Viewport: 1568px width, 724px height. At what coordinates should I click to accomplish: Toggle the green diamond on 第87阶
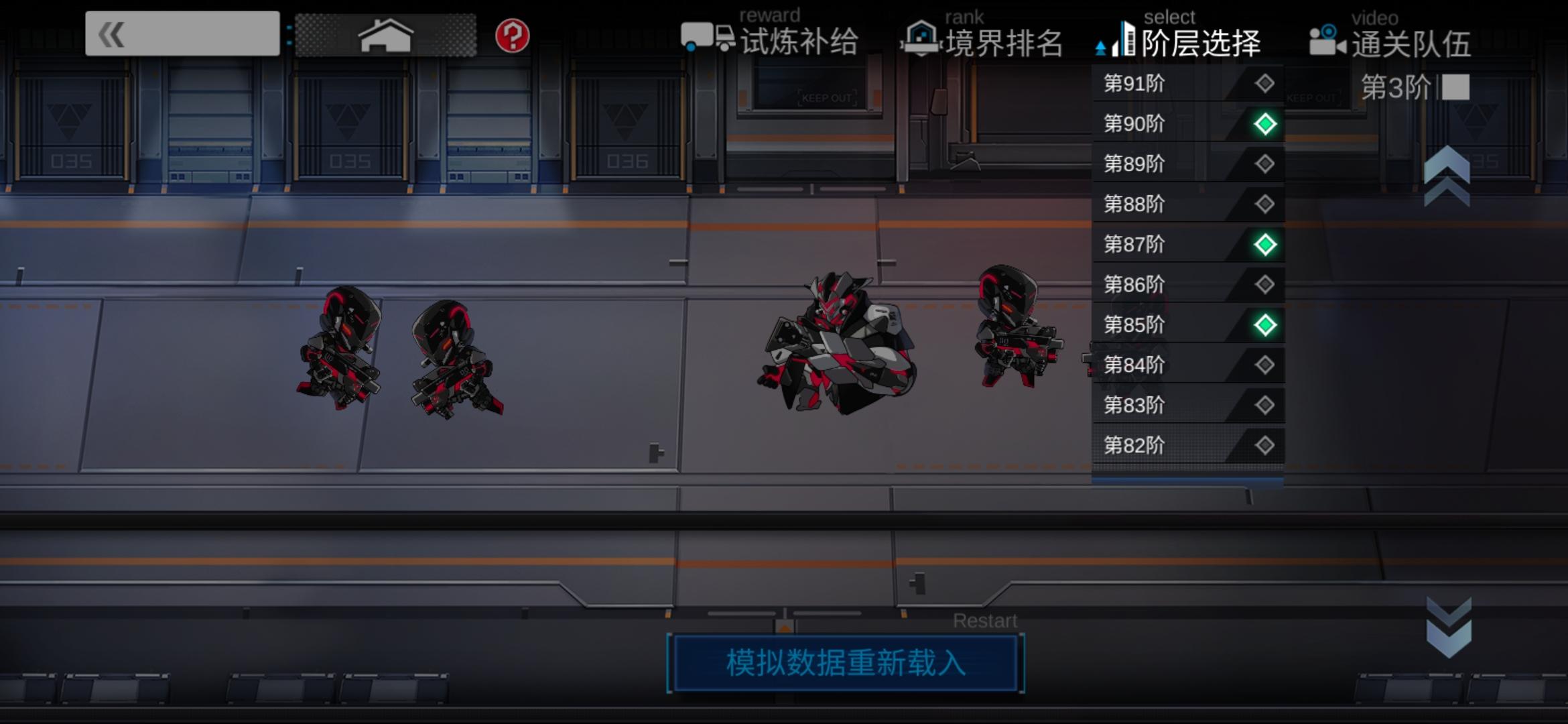pos(1264,245)
